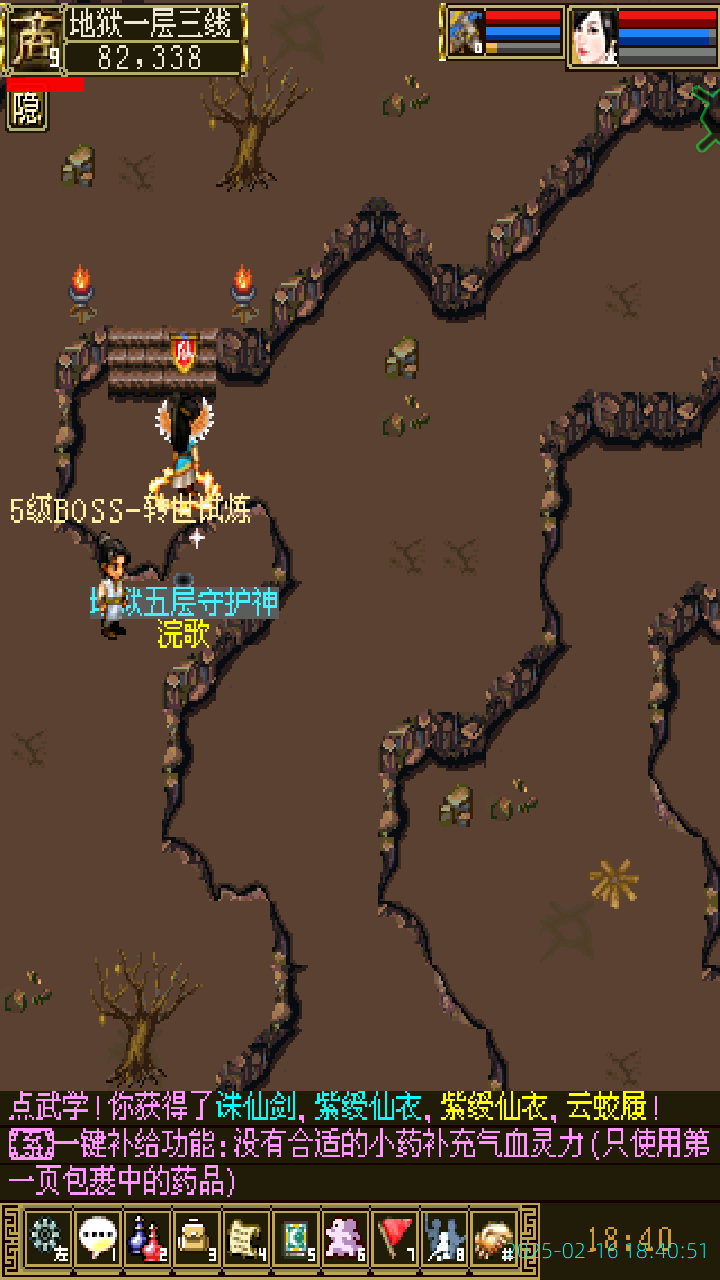Select the female character portrait
Screen dimensions: 720x1280
(x=594, y=36)
